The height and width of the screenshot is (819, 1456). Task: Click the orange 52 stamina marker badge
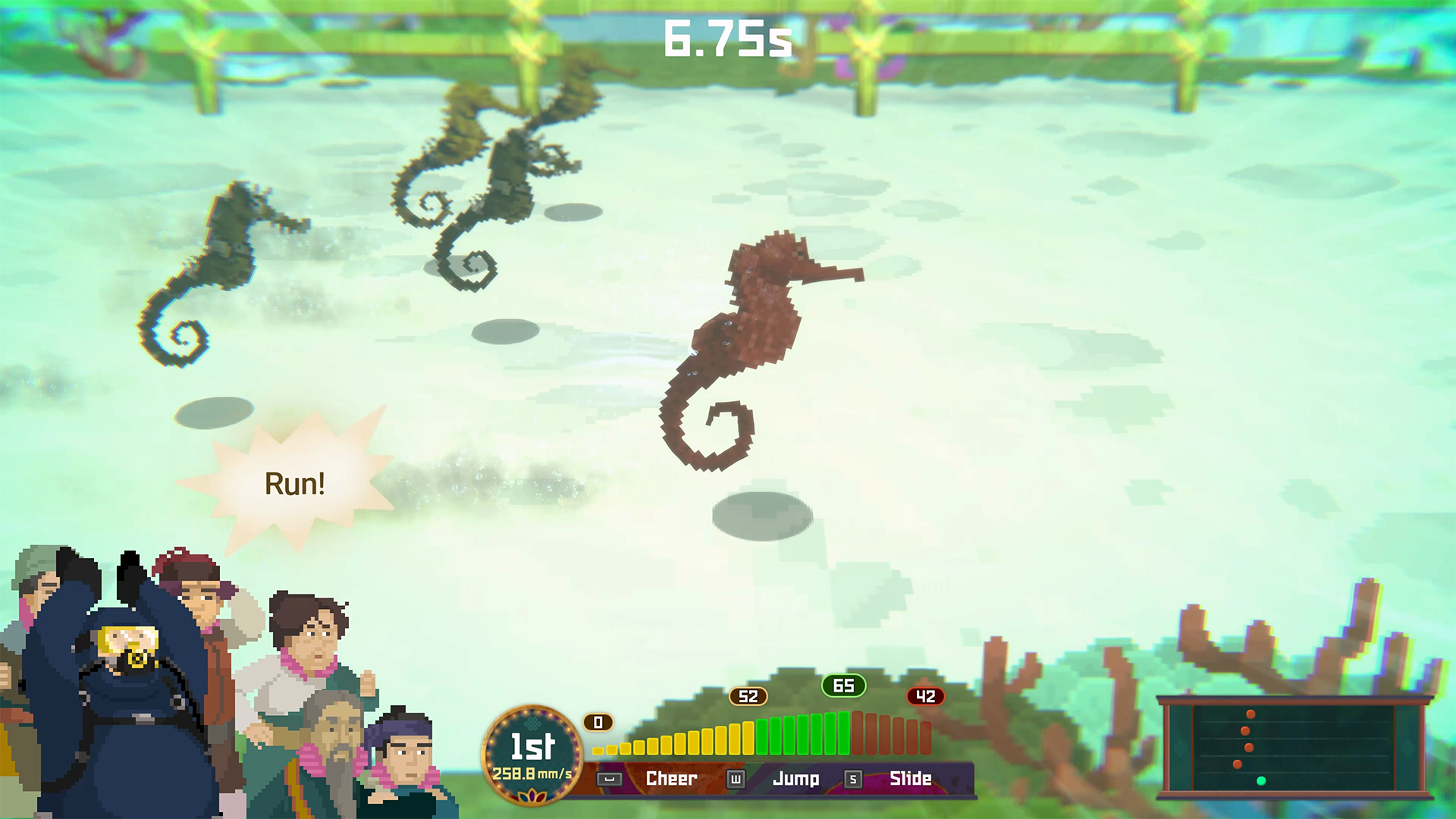[748, 697]
